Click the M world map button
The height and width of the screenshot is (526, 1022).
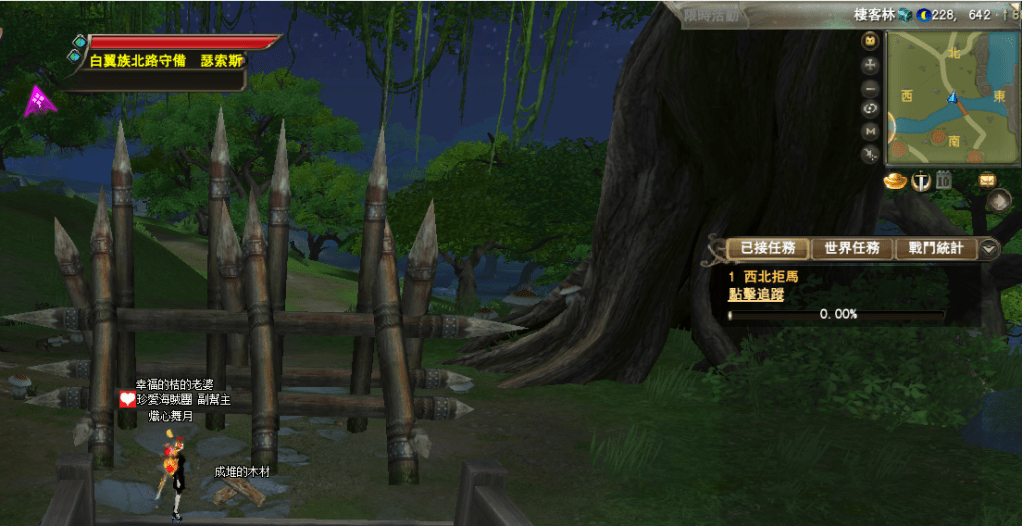click(x=870, y=131)
